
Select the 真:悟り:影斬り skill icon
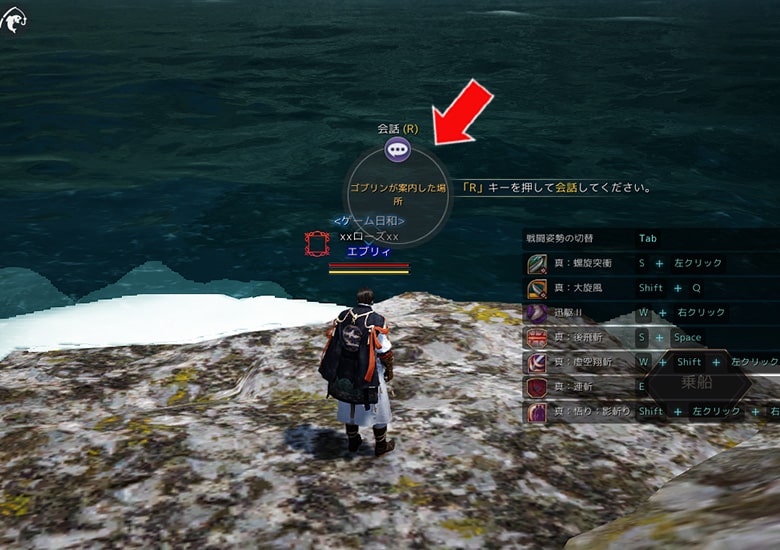pos(537,411)
